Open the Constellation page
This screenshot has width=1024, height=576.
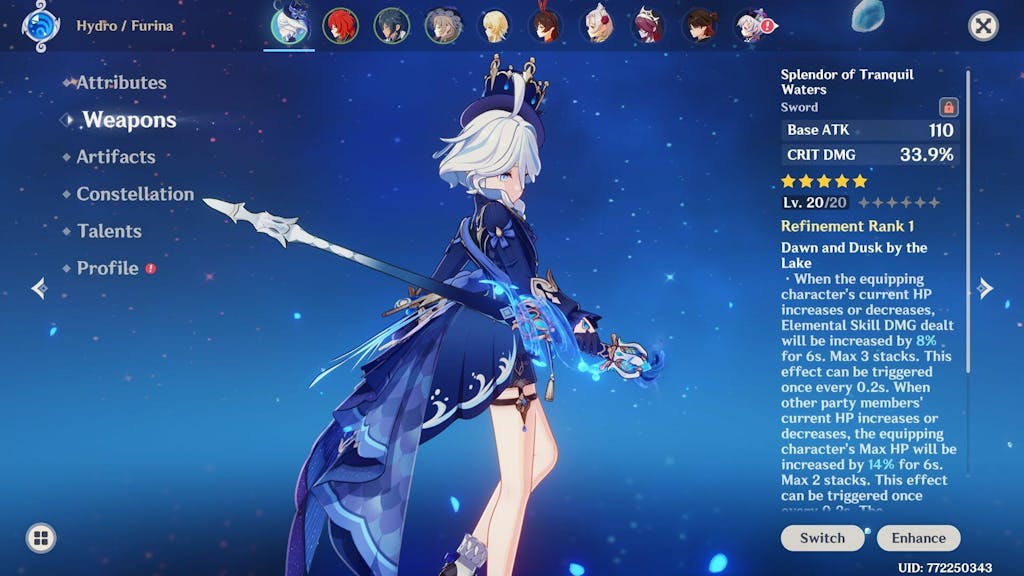135,194
